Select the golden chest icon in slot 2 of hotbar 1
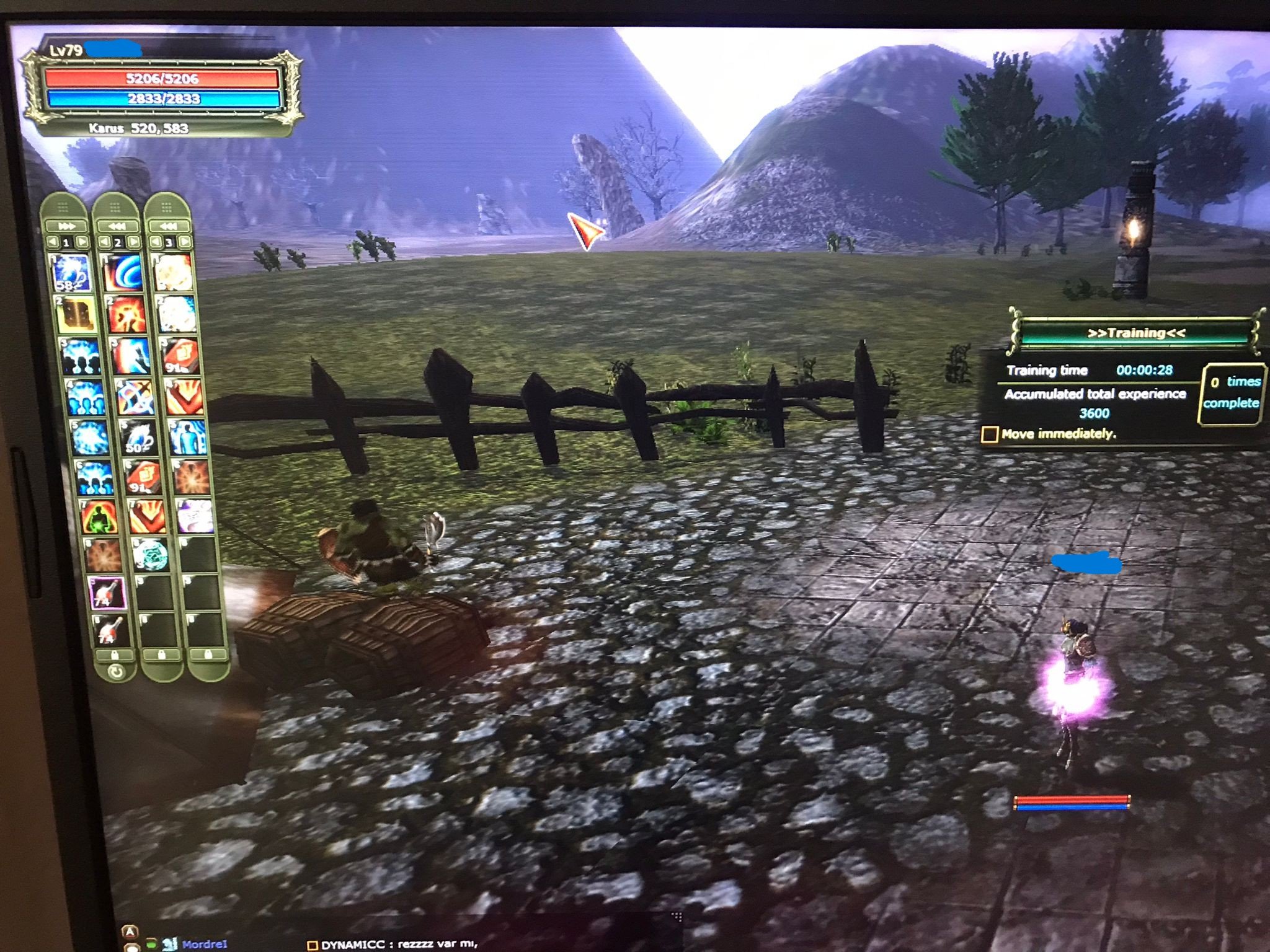 (74, 313)
